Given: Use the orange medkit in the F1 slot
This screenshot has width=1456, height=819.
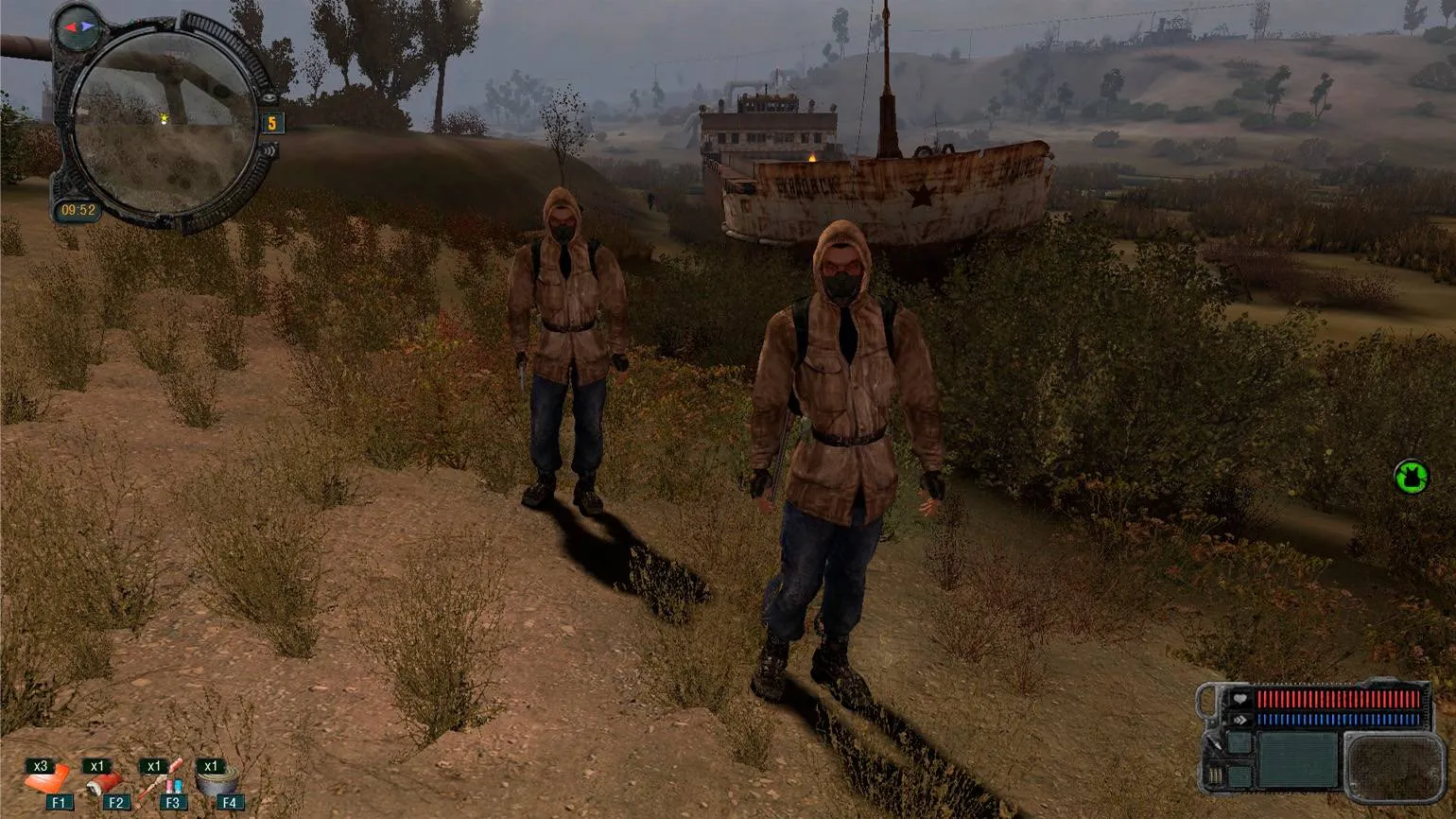Looking at the screenshot, I should 46,782.
